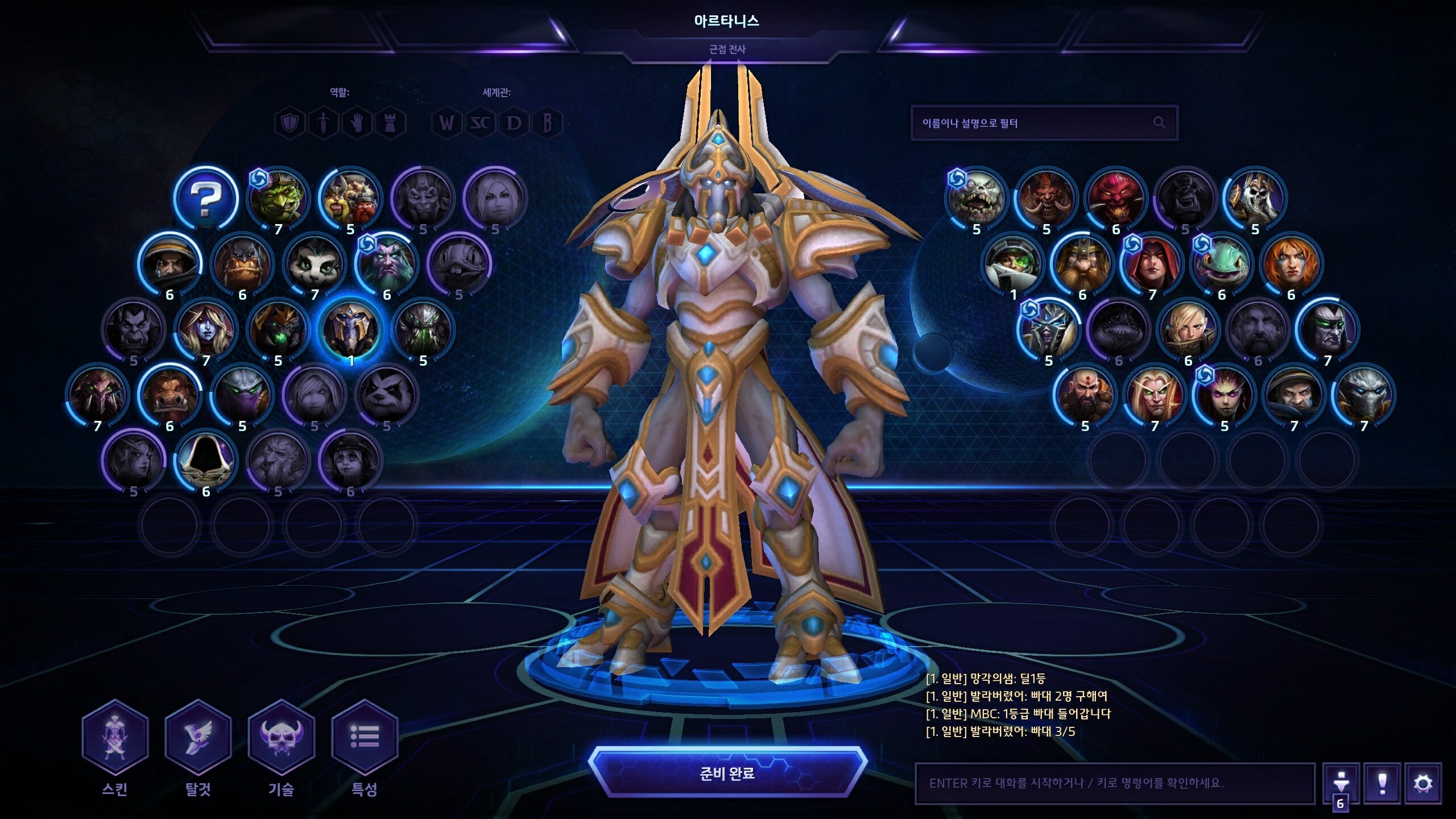Toggle the Warcraft W universe filter
Screen dimensions: 1456x819
point(447,123)
